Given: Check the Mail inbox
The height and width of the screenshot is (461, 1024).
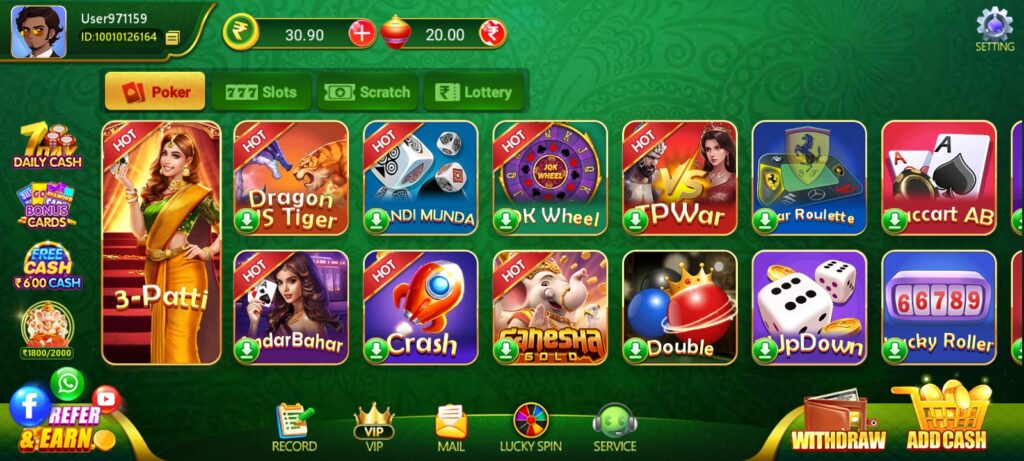Looking at the screenshot, I should (451, 427).
